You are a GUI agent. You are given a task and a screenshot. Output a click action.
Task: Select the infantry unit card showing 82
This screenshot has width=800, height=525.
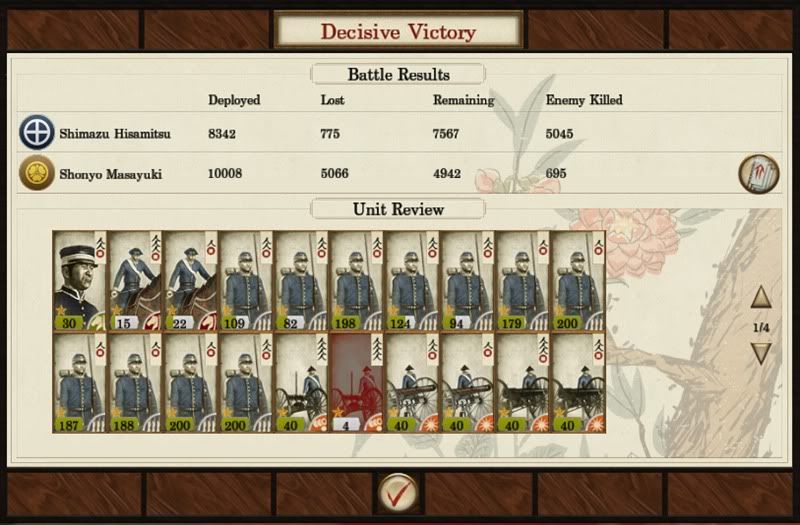[301, 280]
